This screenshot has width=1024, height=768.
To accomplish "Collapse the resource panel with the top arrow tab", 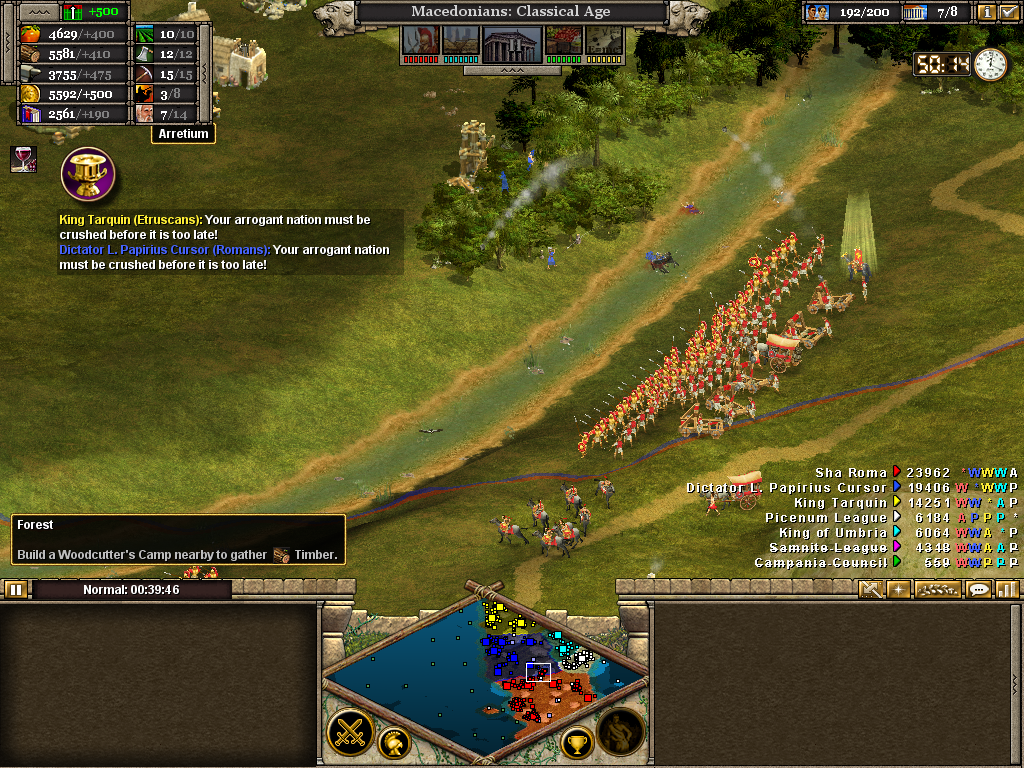I will coord(41,11).
